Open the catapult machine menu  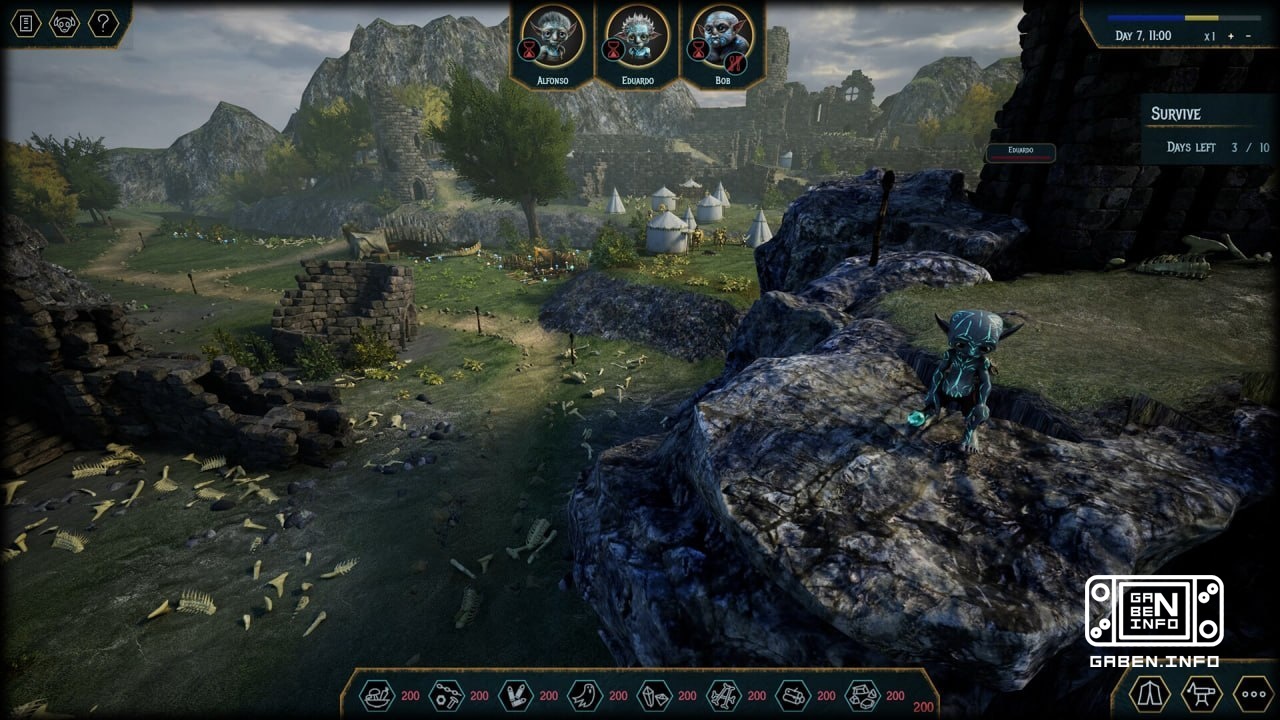pos(1201,693)
